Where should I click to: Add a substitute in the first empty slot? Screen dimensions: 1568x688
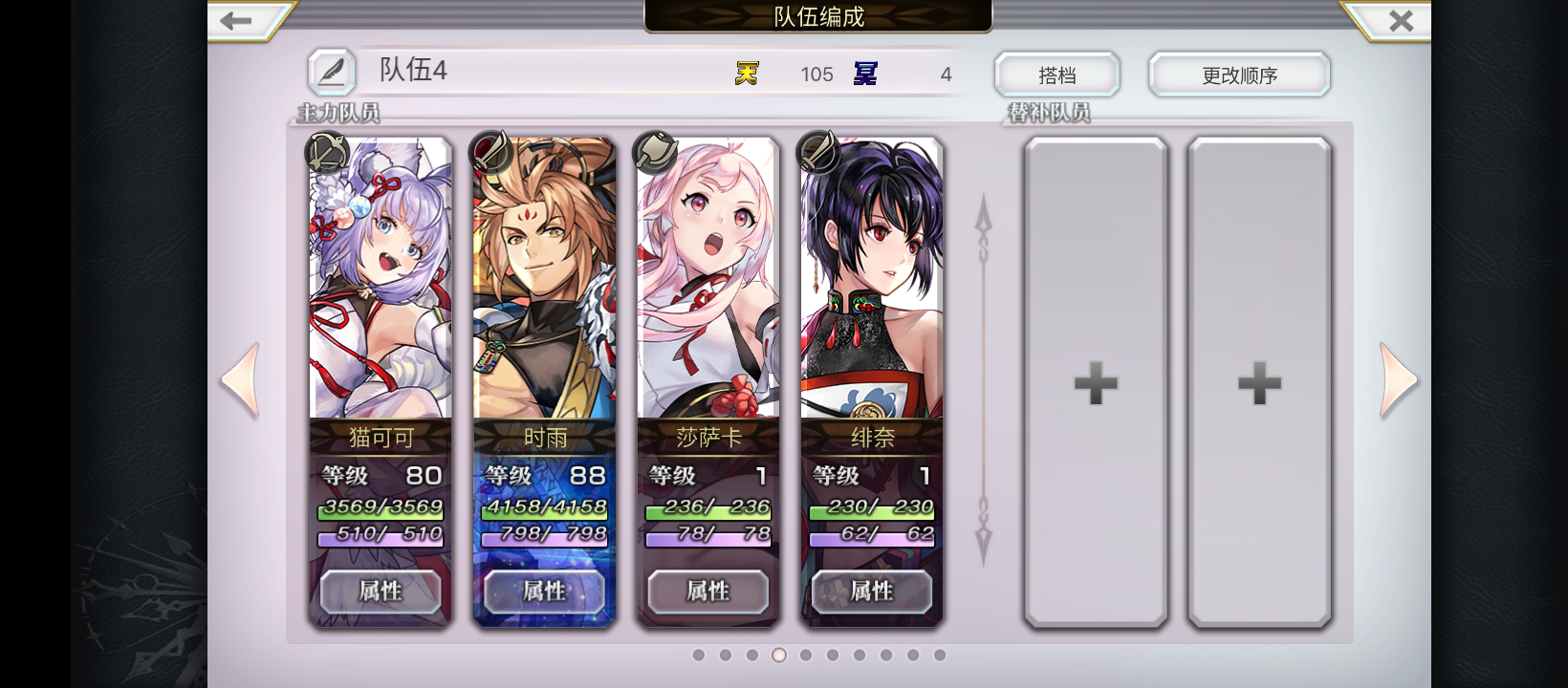(1096, 384)
